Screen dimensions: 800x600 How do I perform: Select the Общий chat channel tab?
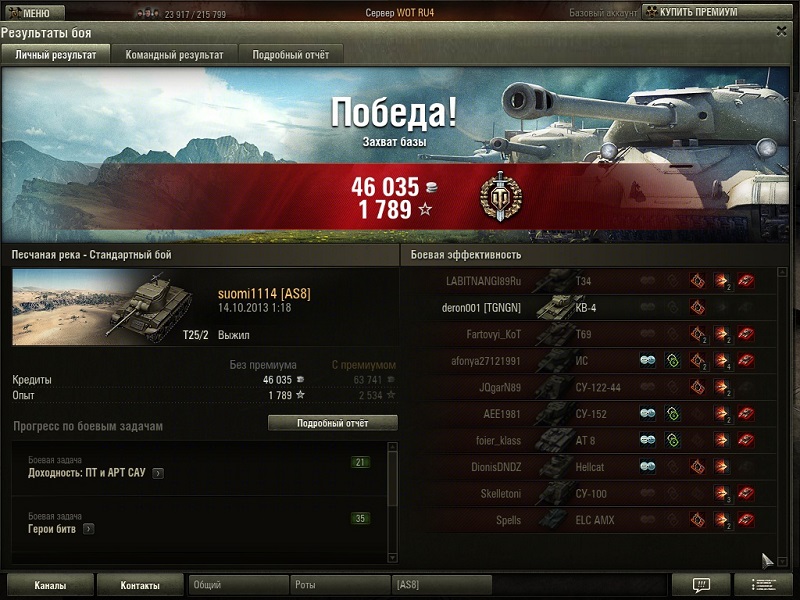pos(238,585)
